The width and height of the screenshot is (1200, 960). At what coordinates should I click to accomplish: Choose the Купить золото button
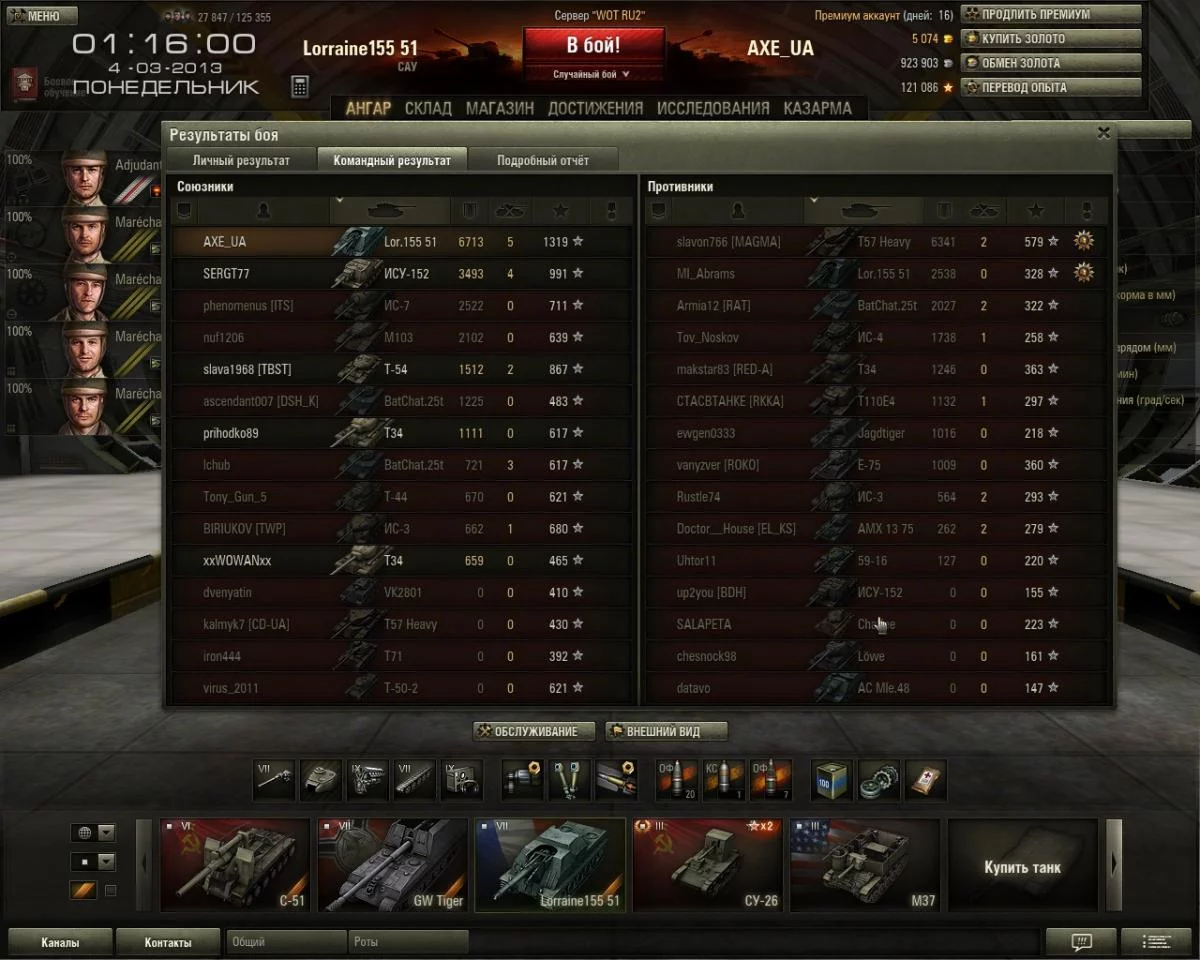tap(1050, 39)
